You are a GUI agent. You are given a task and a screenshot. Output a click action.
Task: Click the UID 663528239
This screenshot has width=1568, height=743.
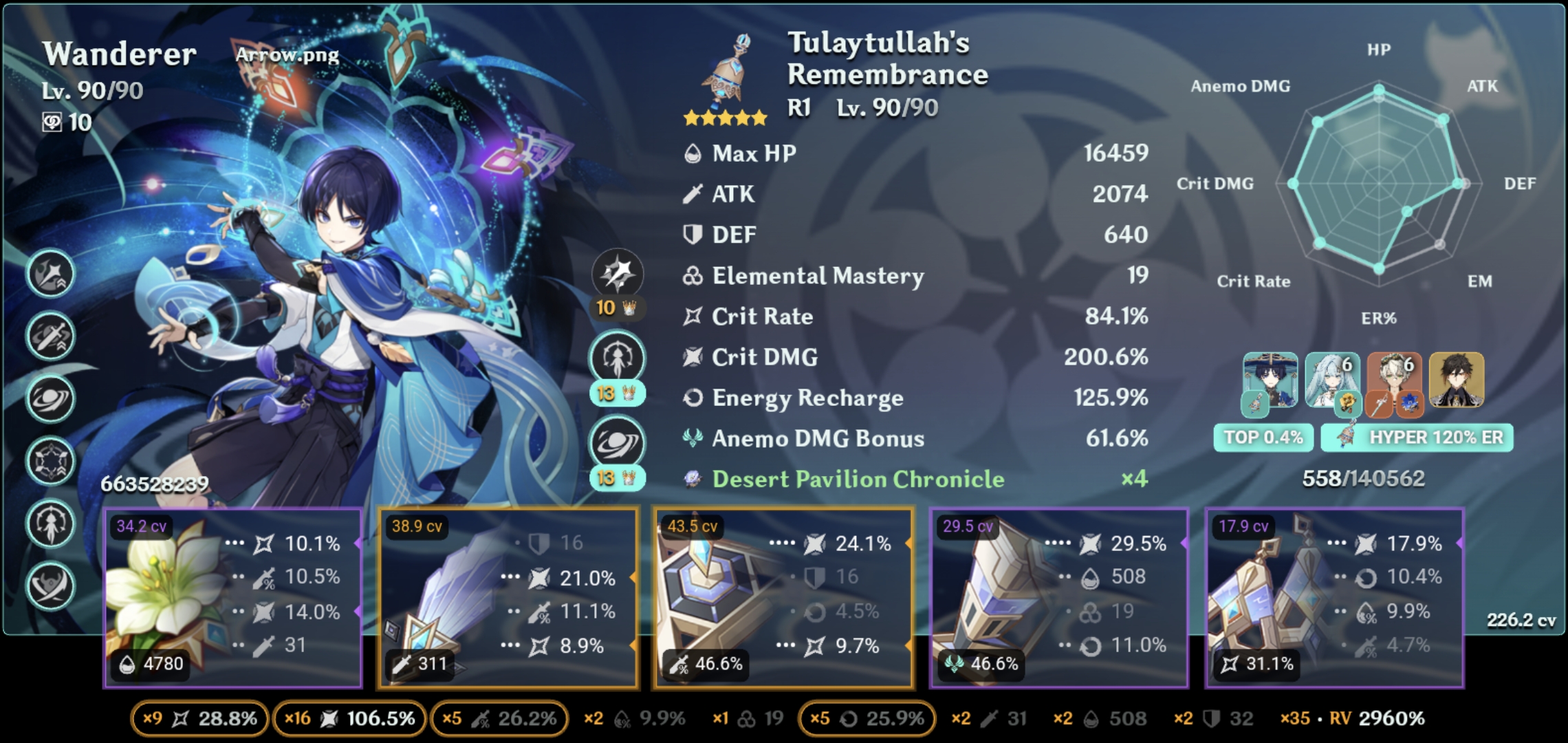(x=155, y=484)
